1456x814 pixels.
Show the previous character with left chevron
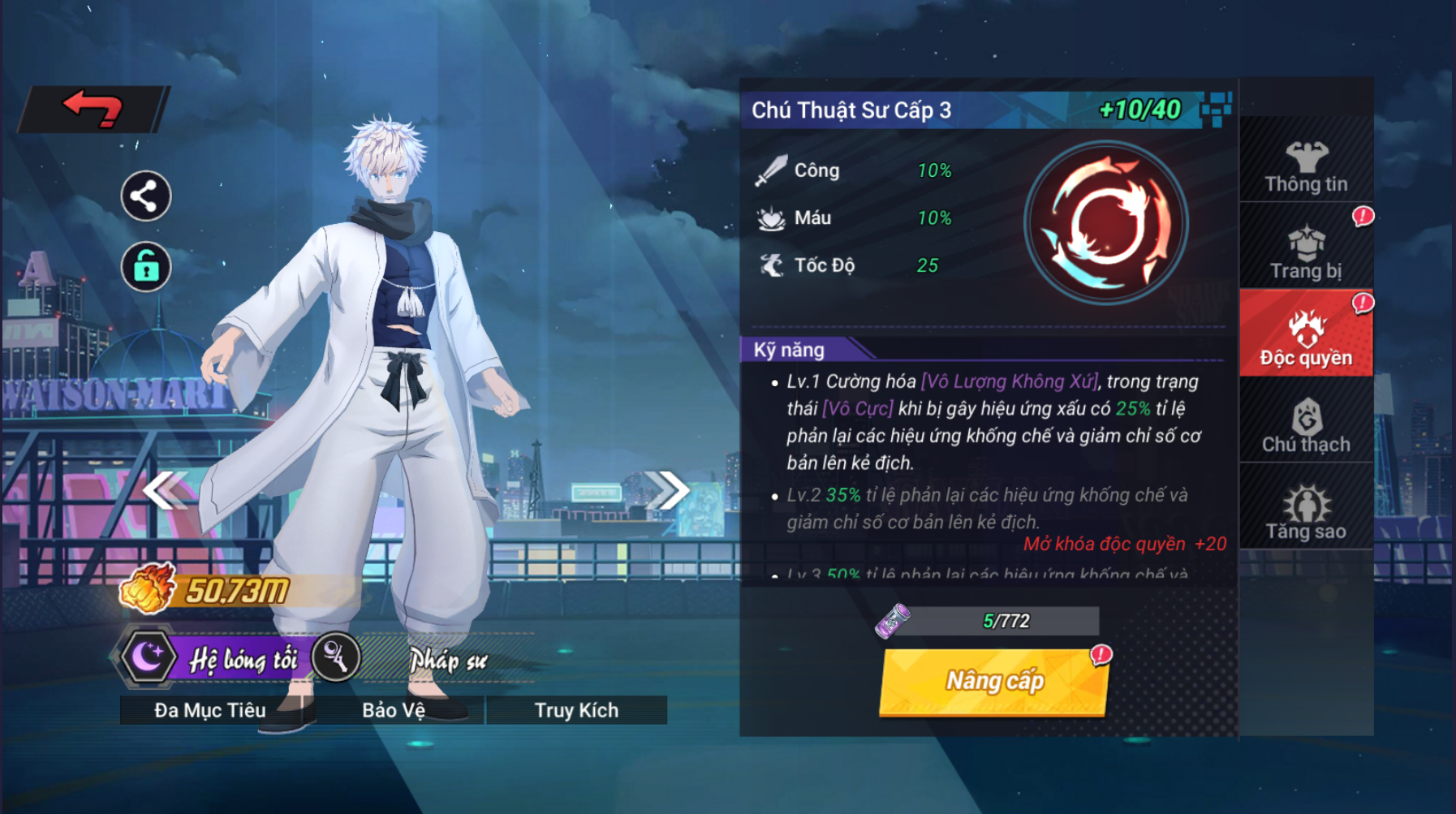point(165,490)
